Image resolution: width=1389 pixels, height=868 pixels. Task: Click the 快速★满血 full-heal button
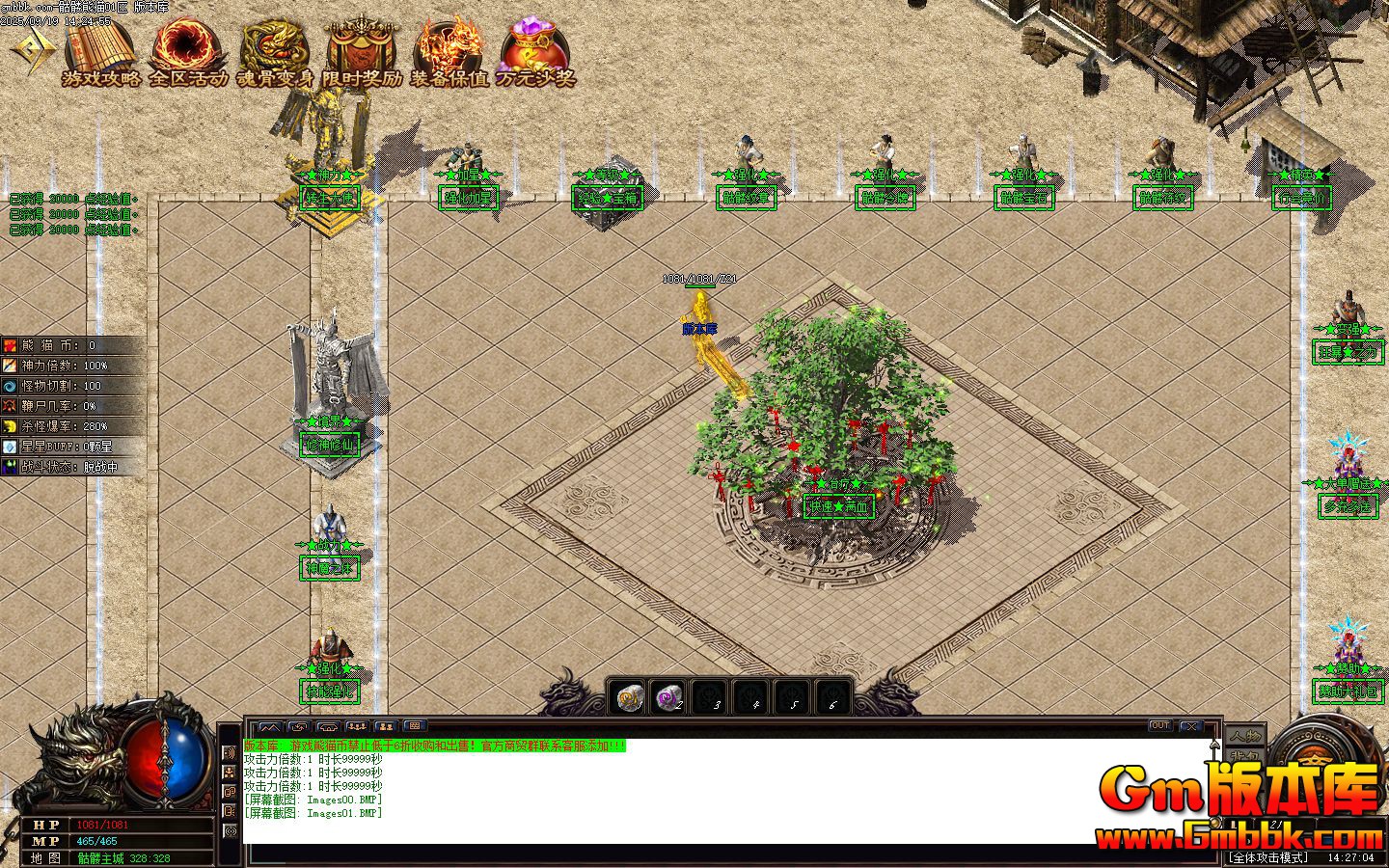838,506
